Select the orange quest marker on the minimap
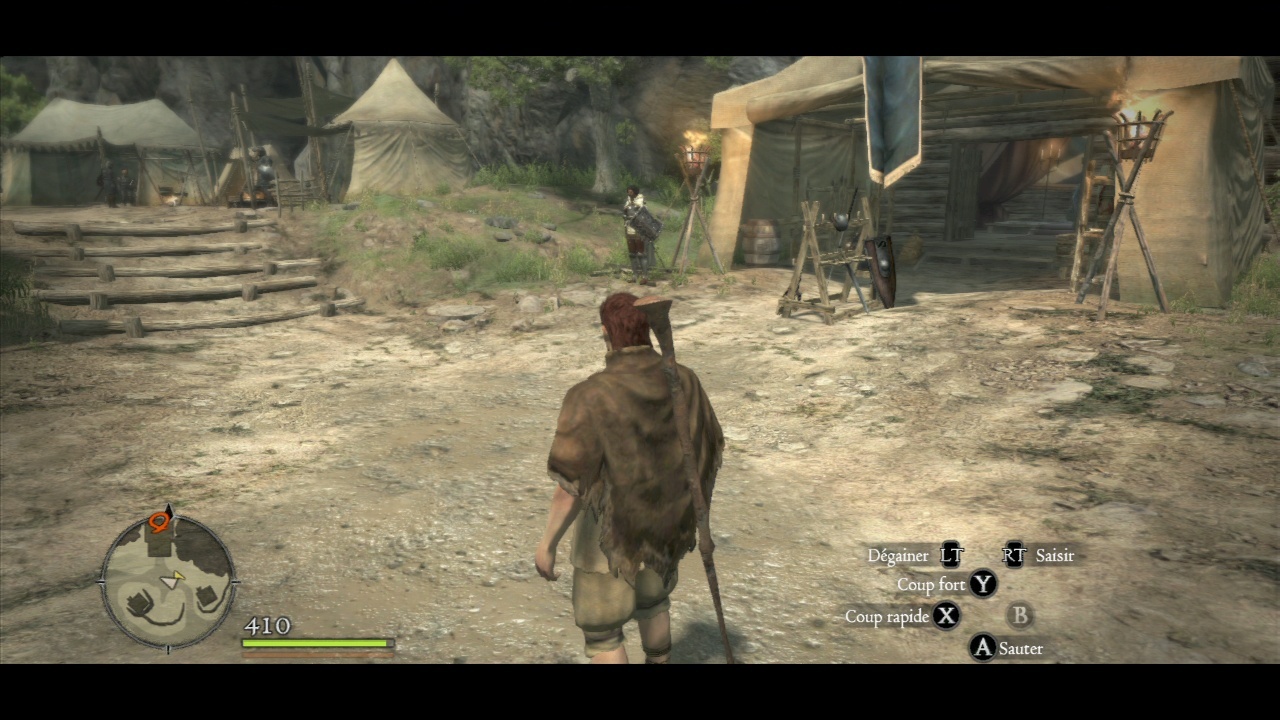This screenshot has width=1280, height=720. point(159,521)
